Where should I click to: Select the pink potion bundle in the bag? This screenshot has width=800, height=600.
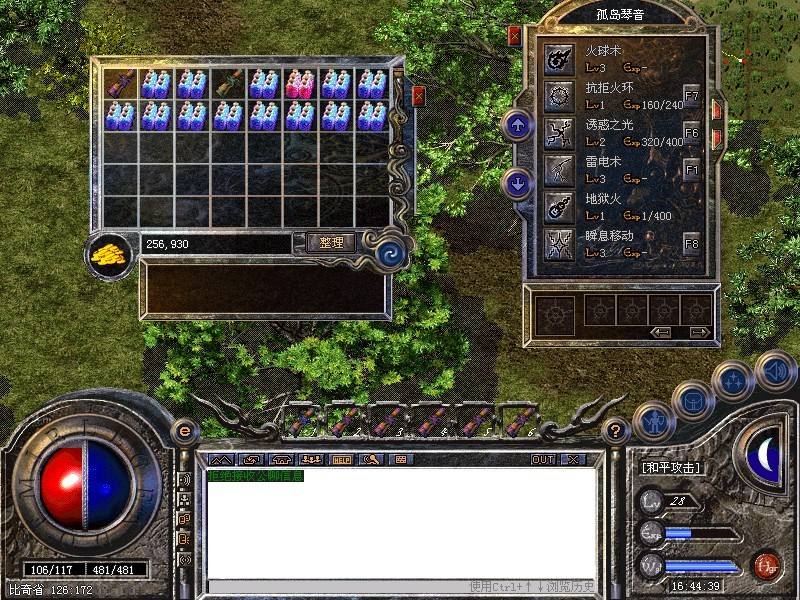tap(299, 83)
